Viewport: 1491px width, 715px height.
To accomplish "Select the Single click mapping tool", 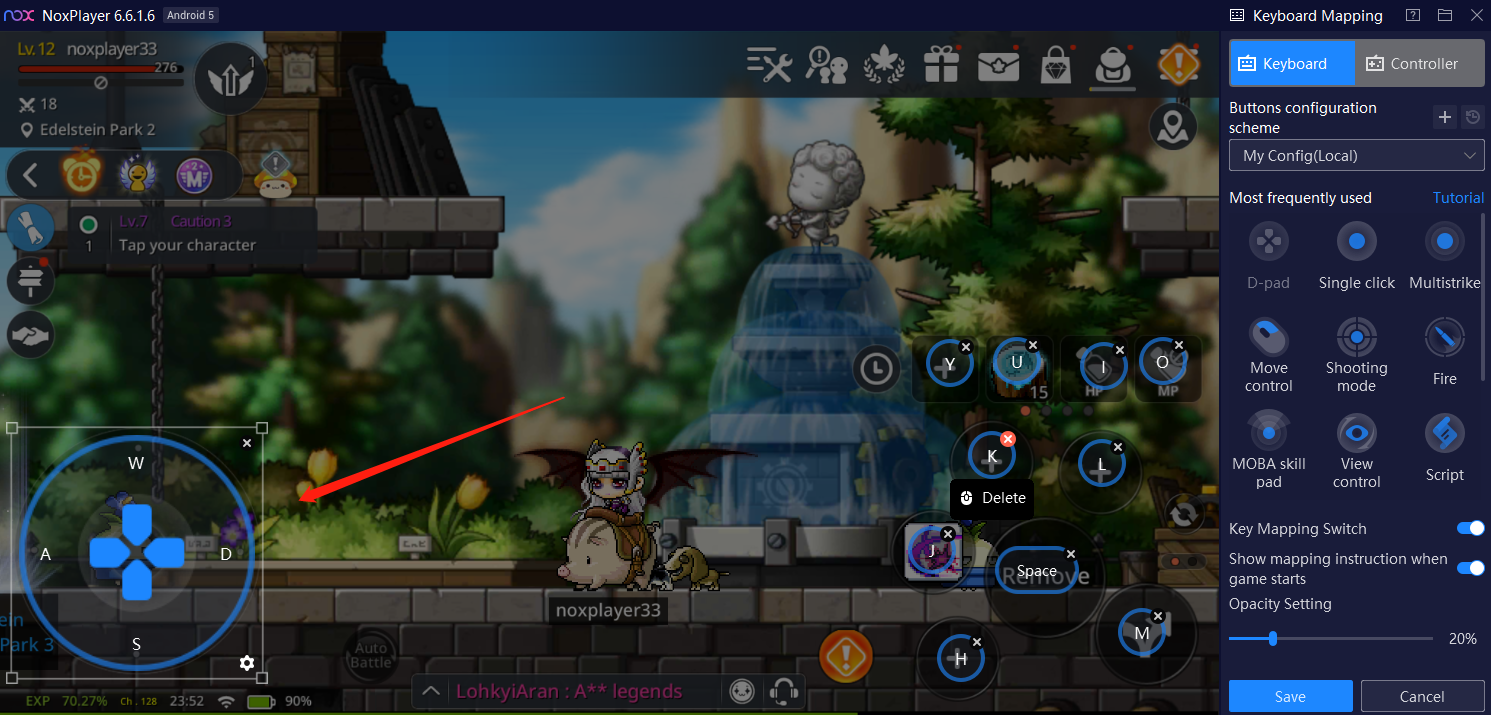I will [x=1356, y=242].
